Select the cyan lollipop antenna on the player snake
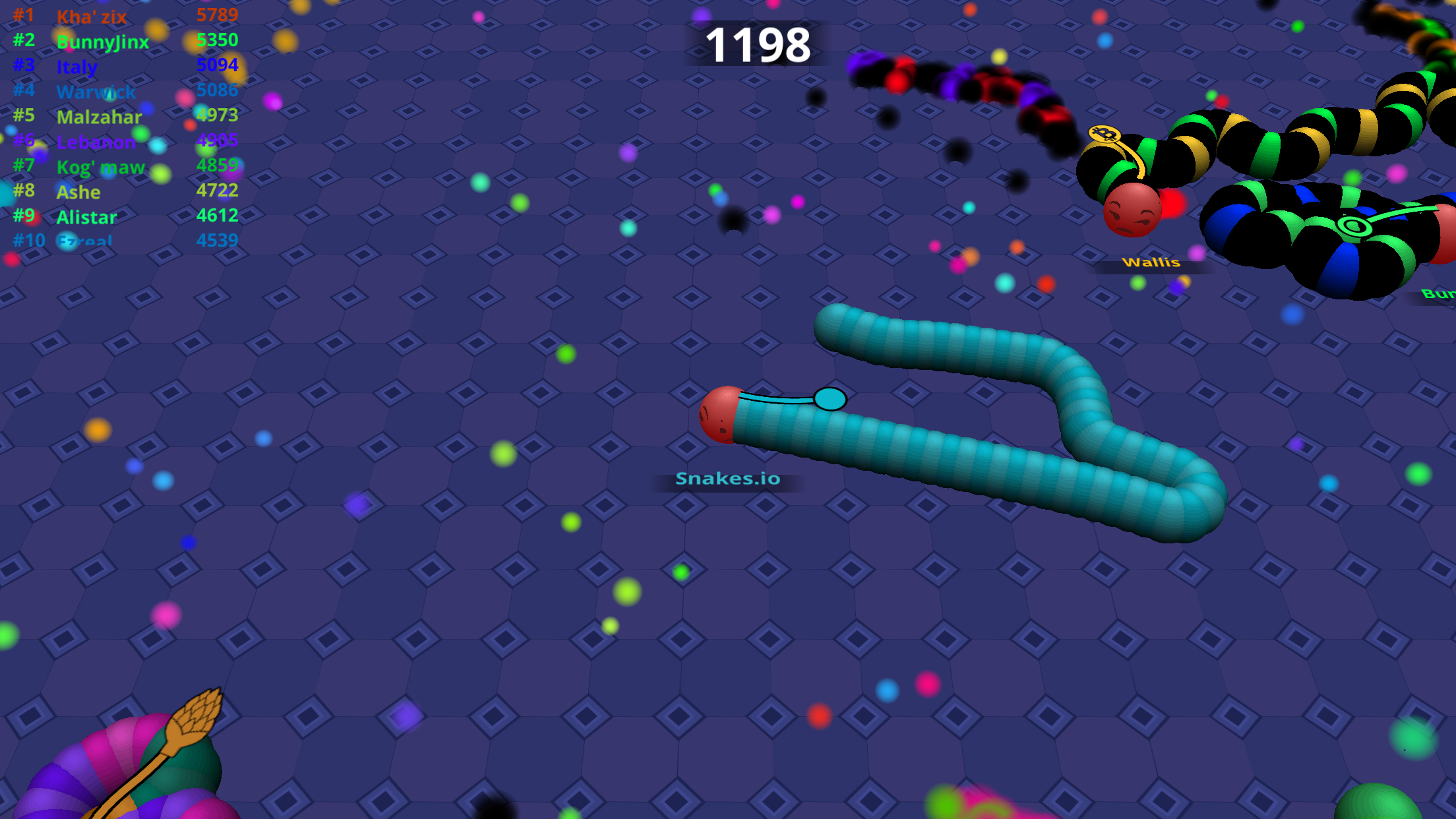 coord(830,399)
